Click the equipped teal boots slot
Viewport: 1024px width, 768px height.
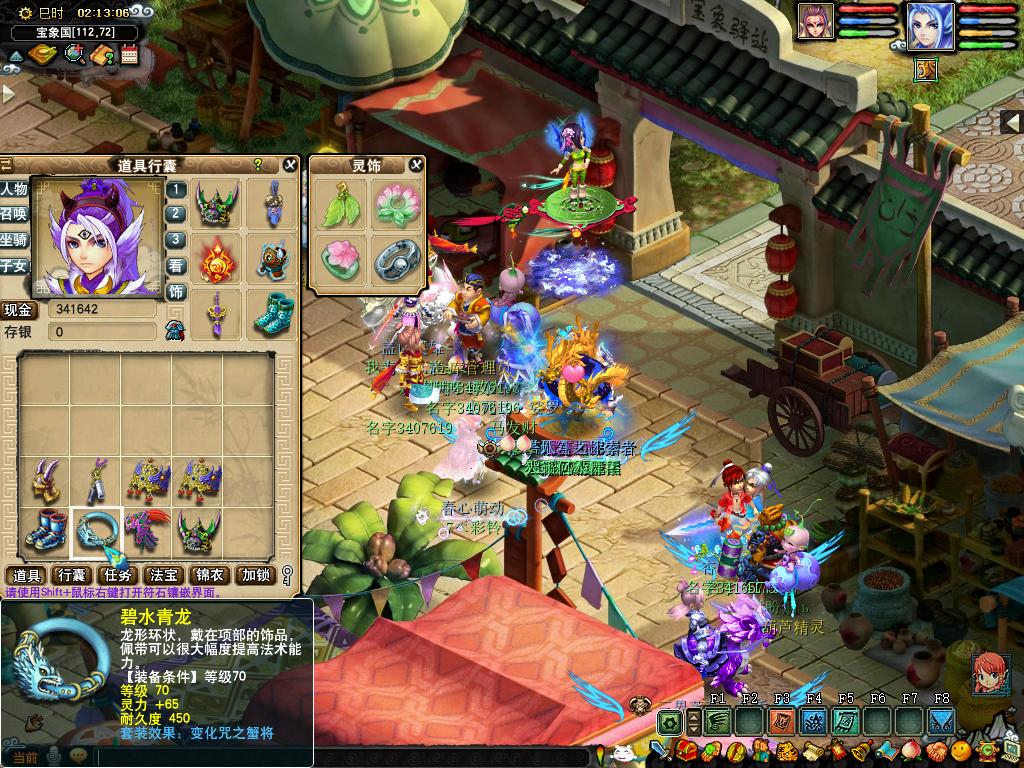pyautogui.click(x=271, y=314)
